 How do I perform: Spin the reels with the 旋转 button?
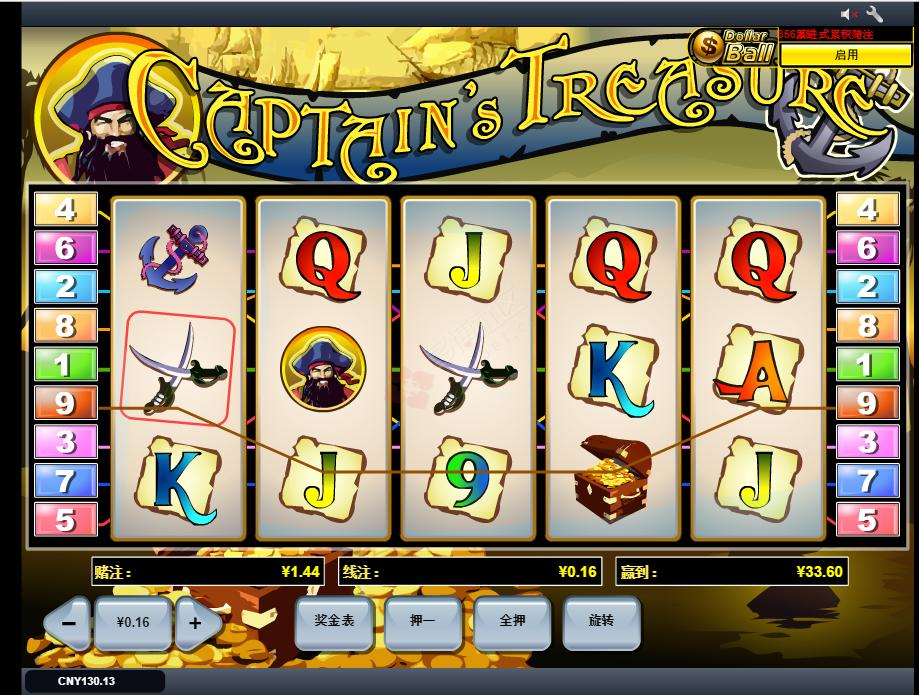click(601, 621)
